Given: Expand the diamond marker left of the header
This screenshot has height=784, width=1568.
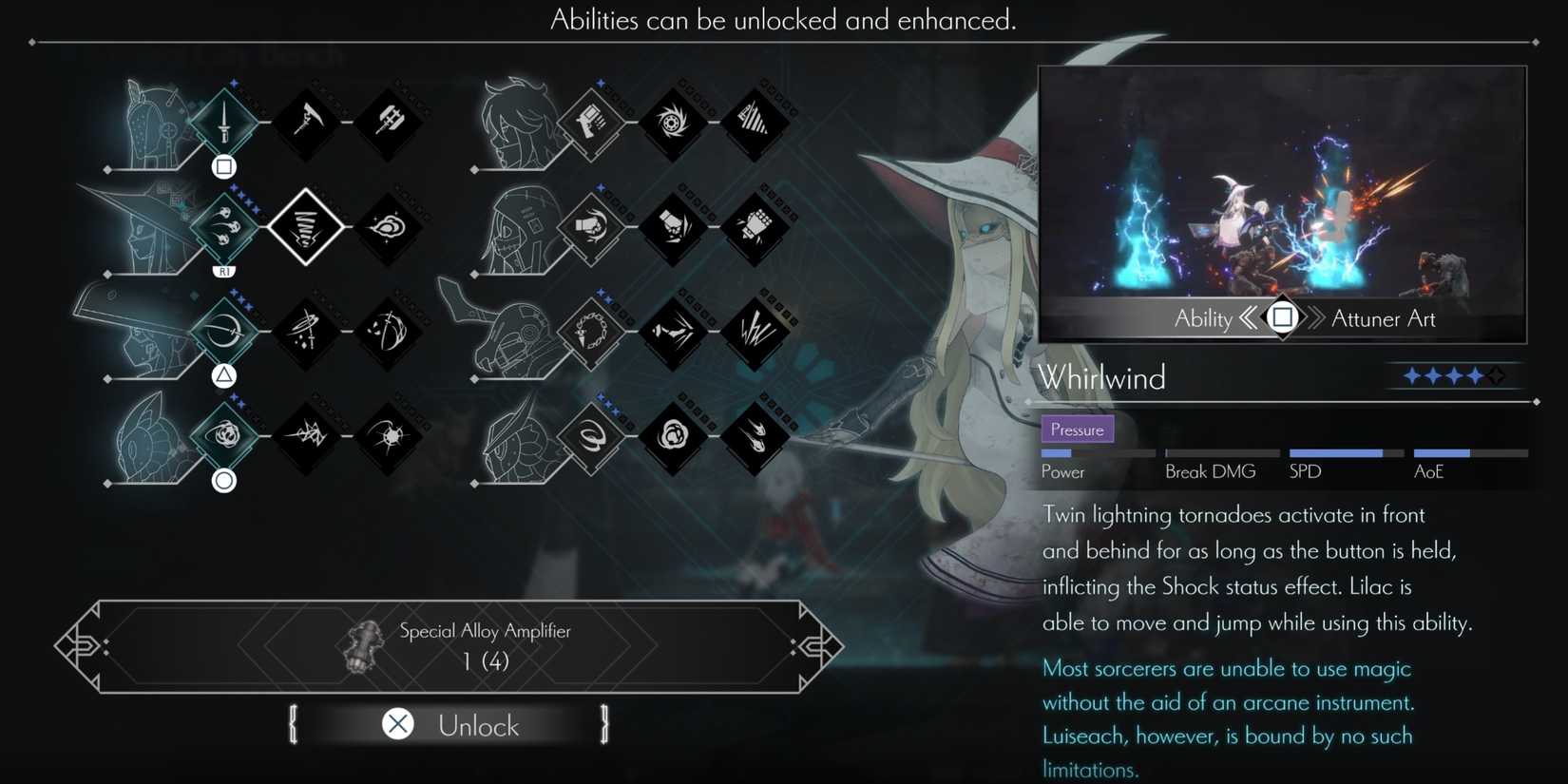Looking at the screenshot, I should point(31,41).
